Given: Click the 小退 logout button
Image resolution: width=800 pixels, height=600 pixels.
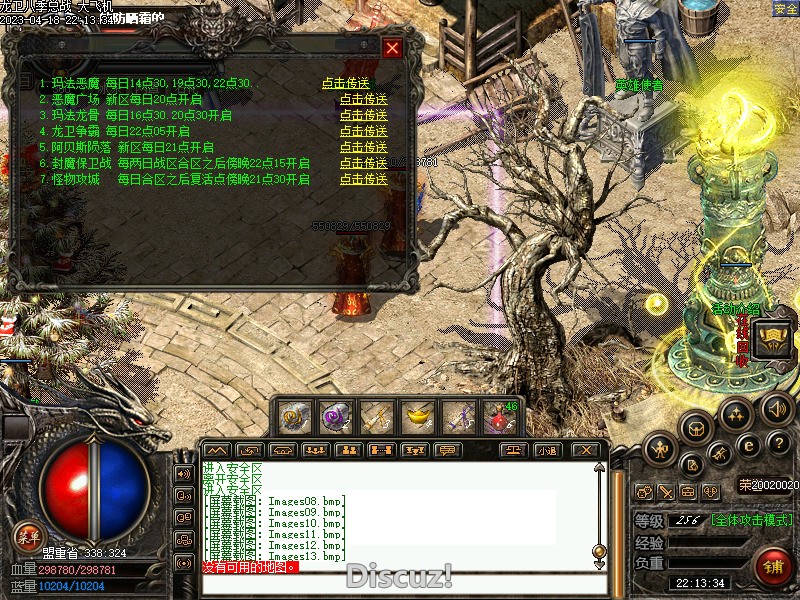Looking at the screenshot, I should pyautogui.click(x=547, y=450).
